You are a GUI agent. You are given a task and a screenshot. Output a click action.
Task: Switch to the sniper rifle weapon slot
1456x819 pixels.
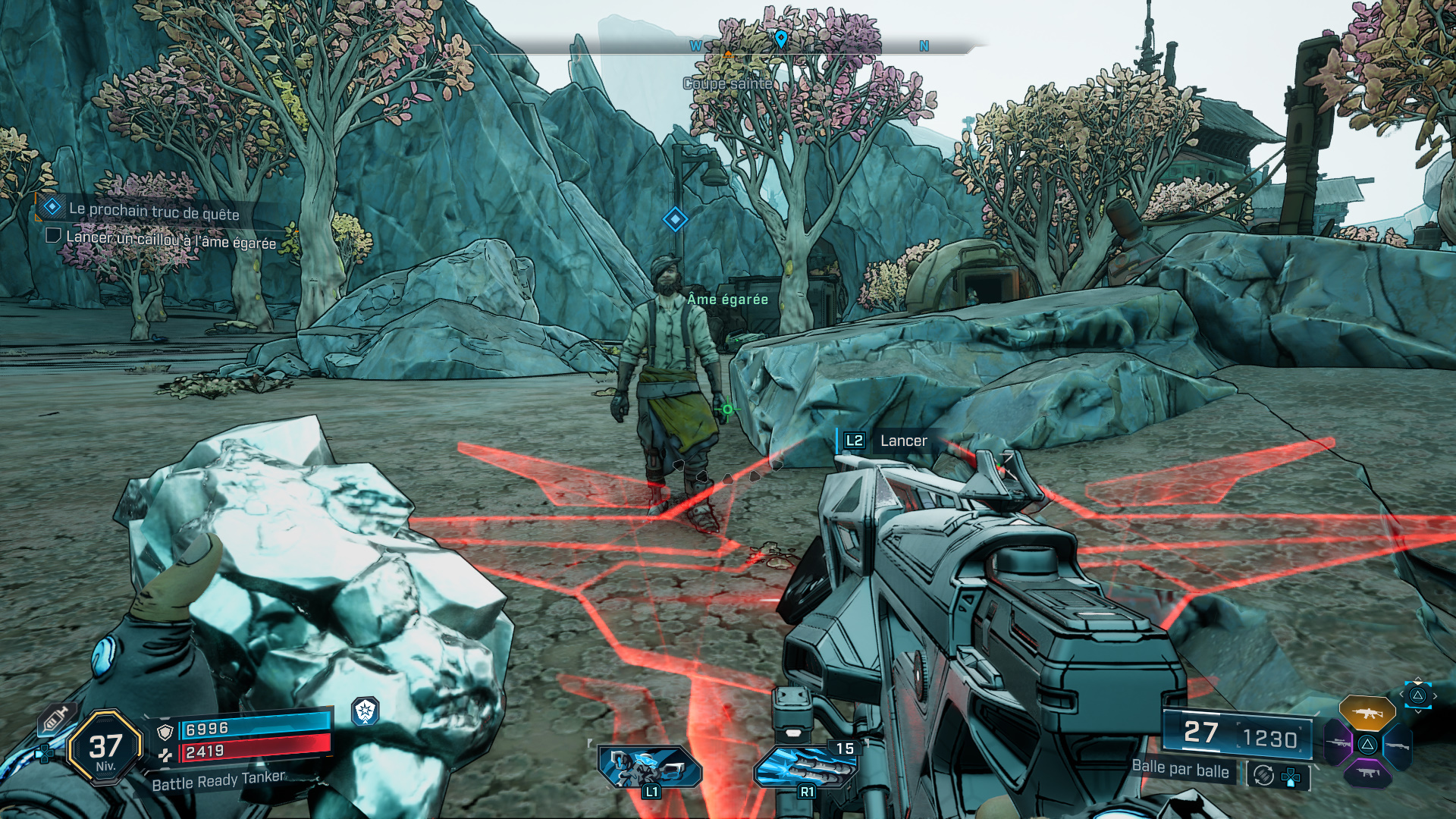click(x=1338, y=742)
